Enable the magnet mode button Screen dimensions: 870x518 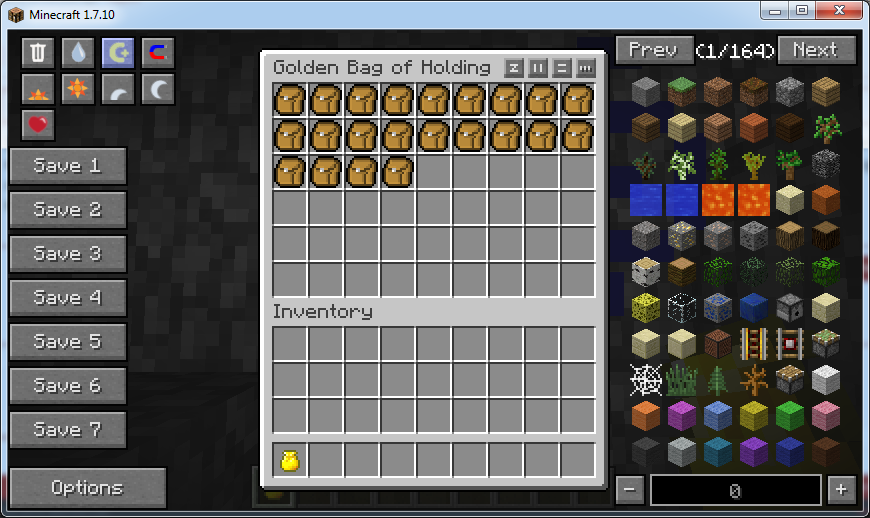pyautogui.click(x=158, y=53)
